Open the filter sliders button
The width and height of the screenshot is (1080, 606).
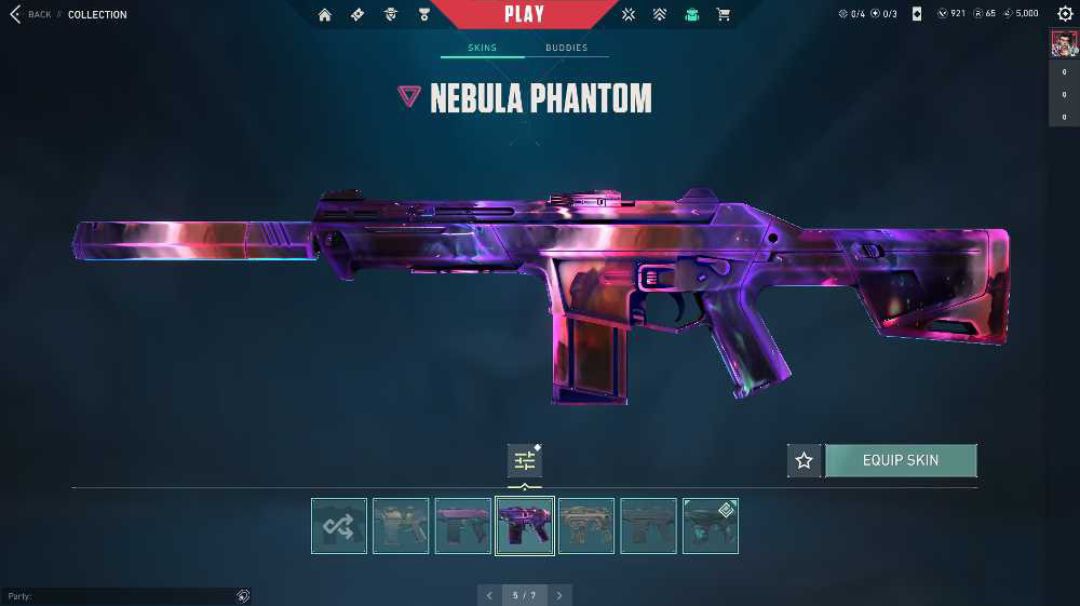525,461
